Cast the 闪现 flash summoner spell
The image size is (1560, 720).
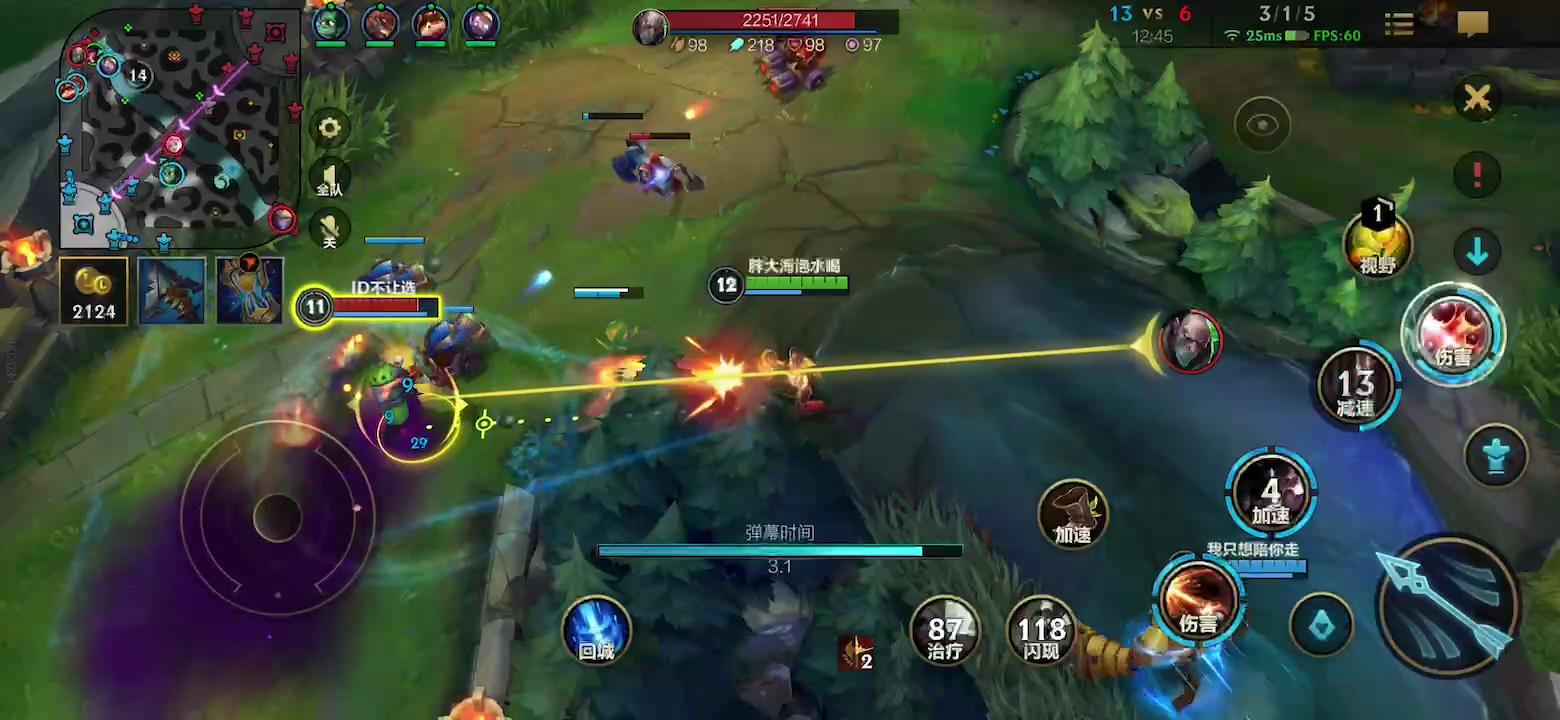(x=1041, y=632)
